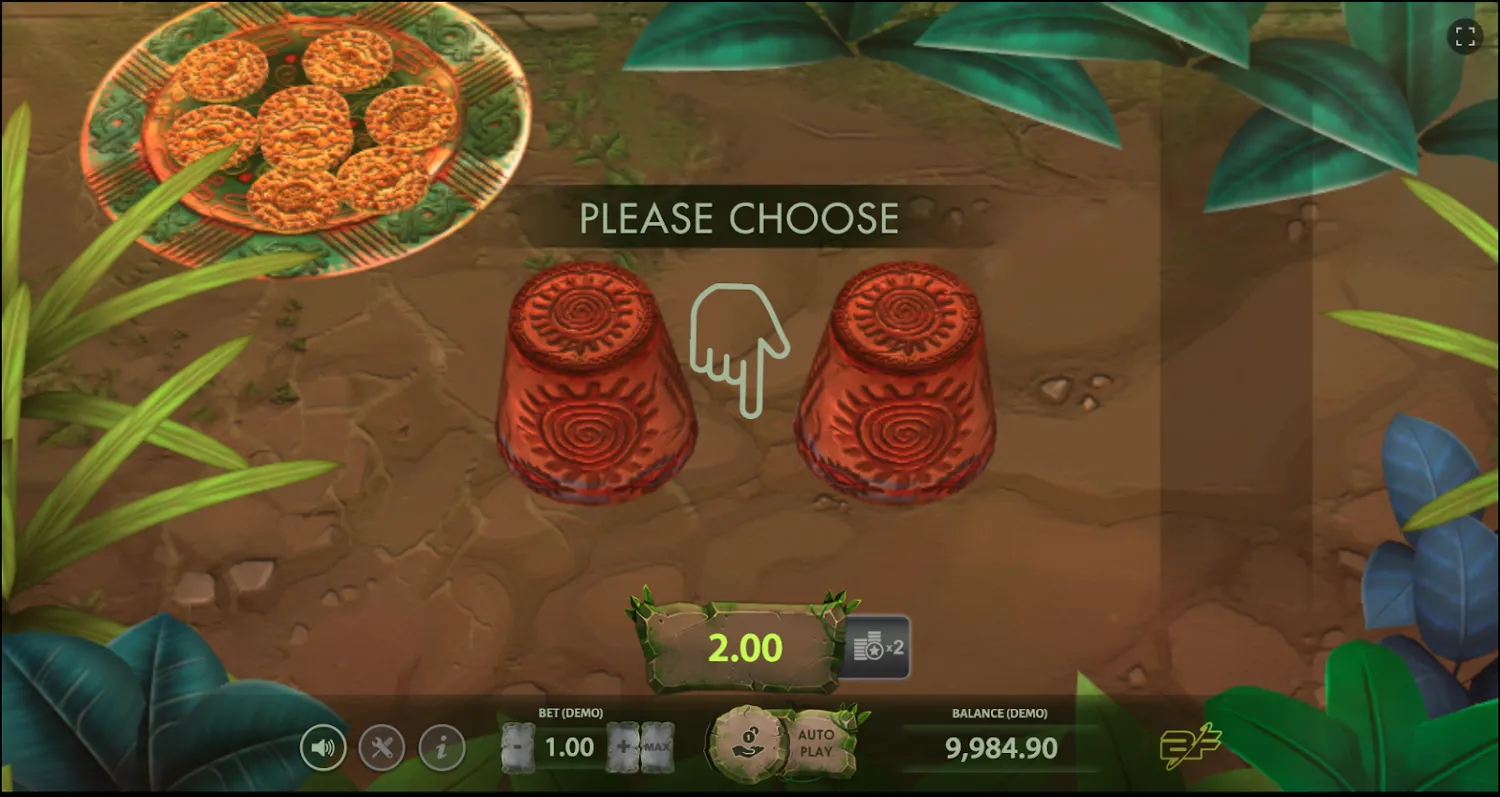Open the settings wrench menu
This screenshot has height=797, width=1500.
[381, 746]
